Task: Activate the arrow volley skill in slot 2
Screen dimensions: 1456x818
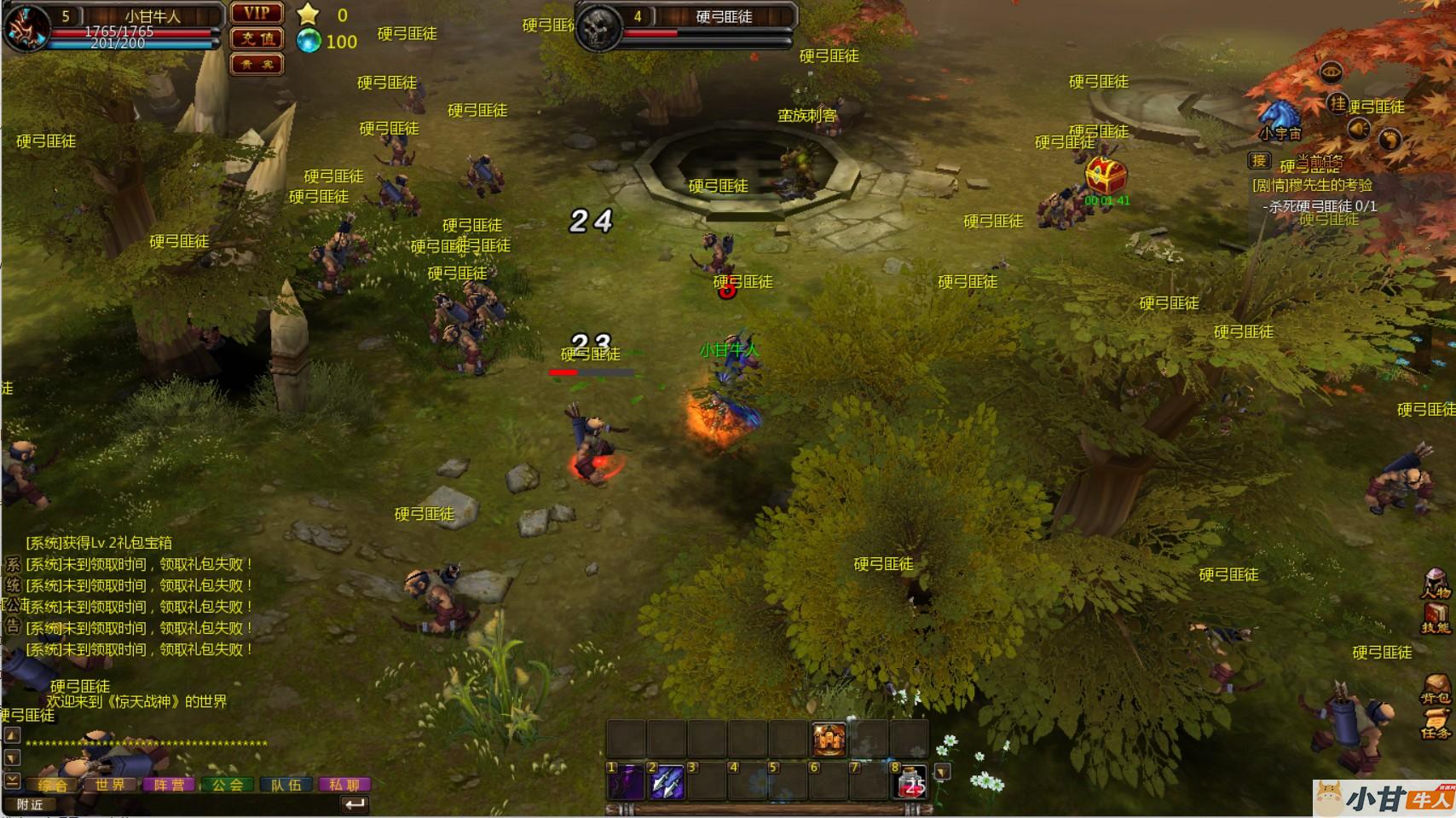Action: (x=667, y=781)
